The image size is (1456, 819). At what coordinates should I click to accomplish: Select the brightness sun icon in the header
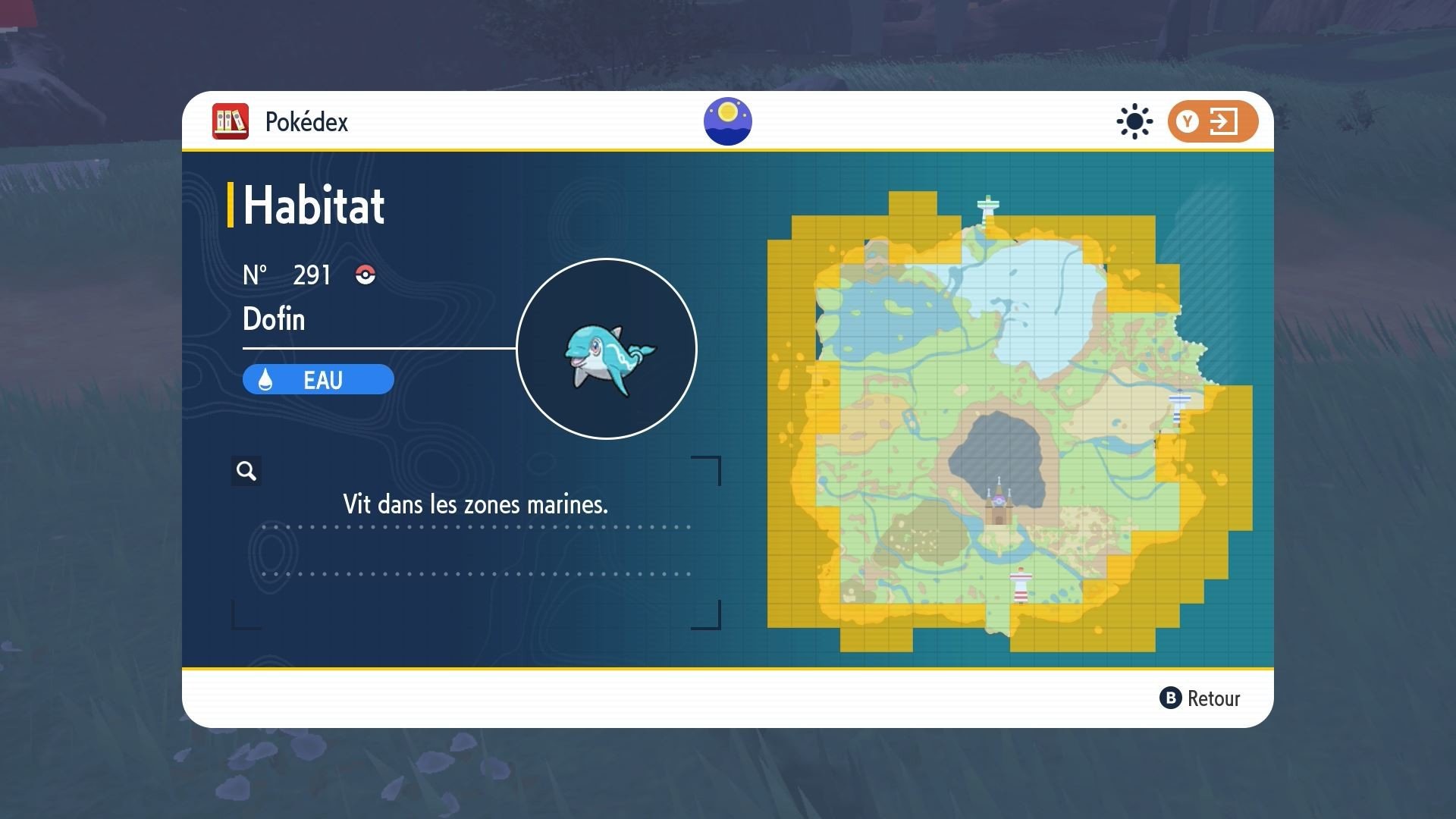(x=1133, y=121)
